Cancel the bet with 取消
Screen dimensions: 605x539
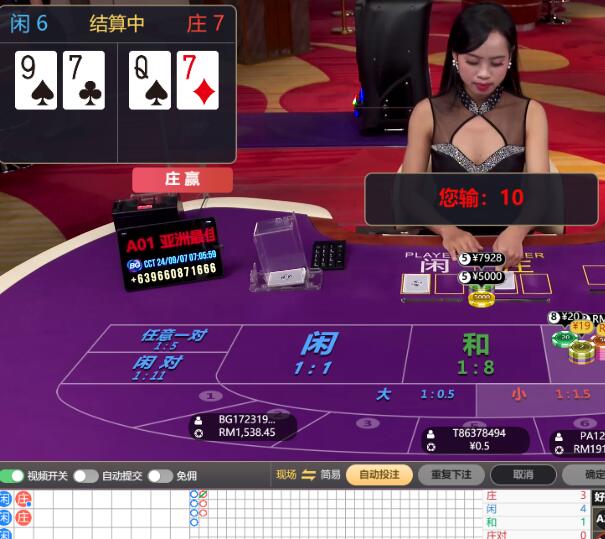[x=522, y=475]
